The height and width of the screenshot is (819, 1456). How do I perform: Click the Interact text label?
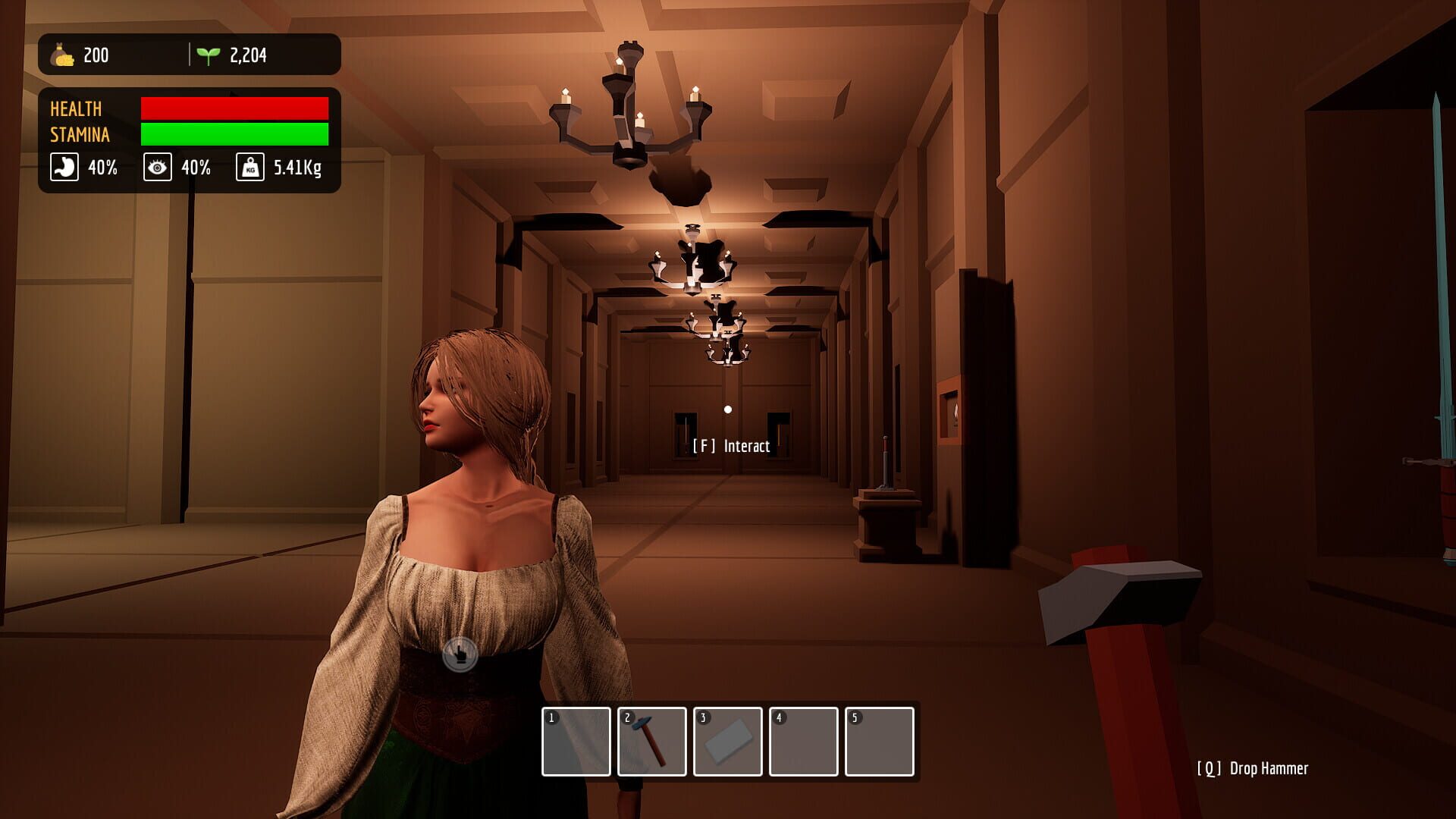pyautogui.click(x=746, y=447)
